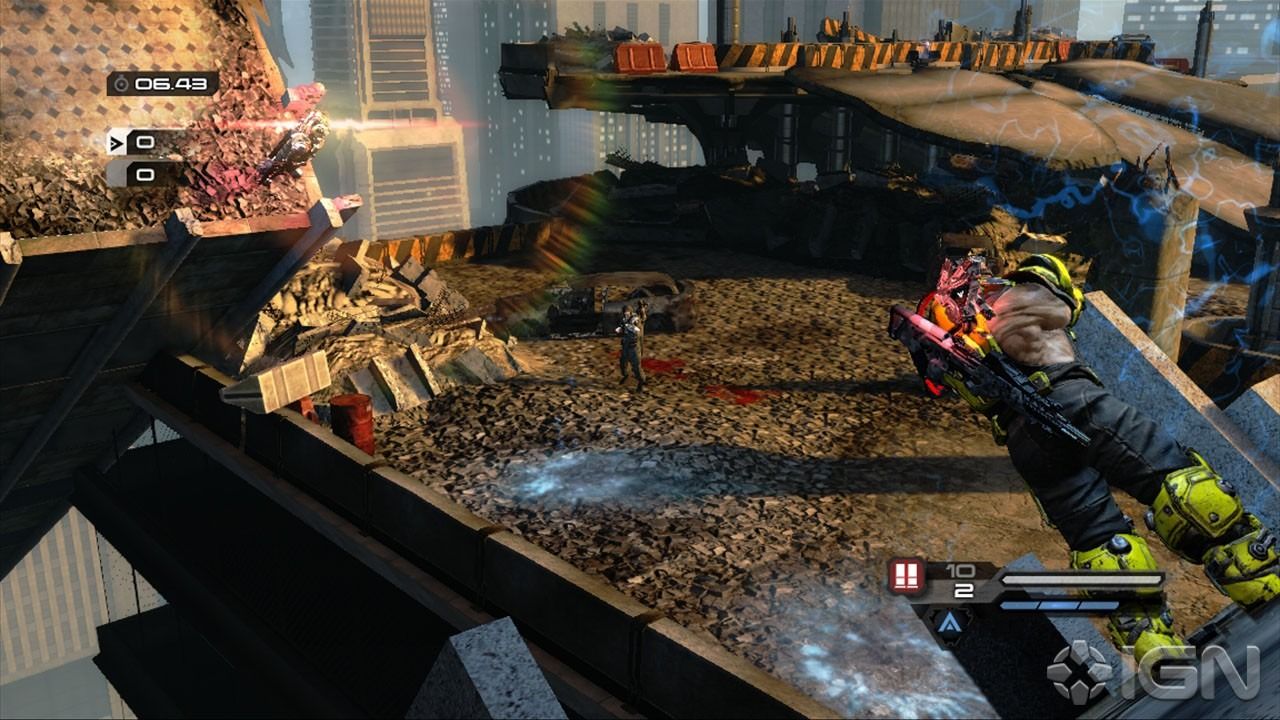Click the IGN watermark logo
Image resolution: width=1280 pixels, height=720 pixels.
(x=1152, y=670)
